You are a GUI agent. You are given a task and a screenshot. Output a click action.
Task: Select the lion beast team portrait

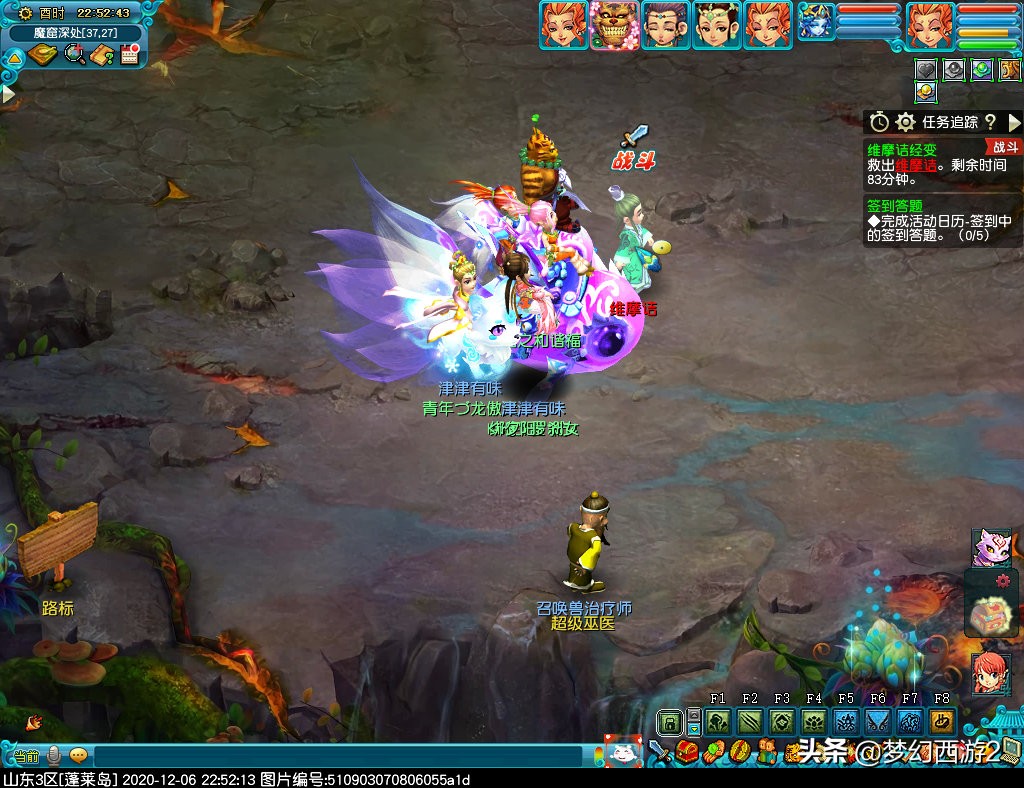click(614, 25)
